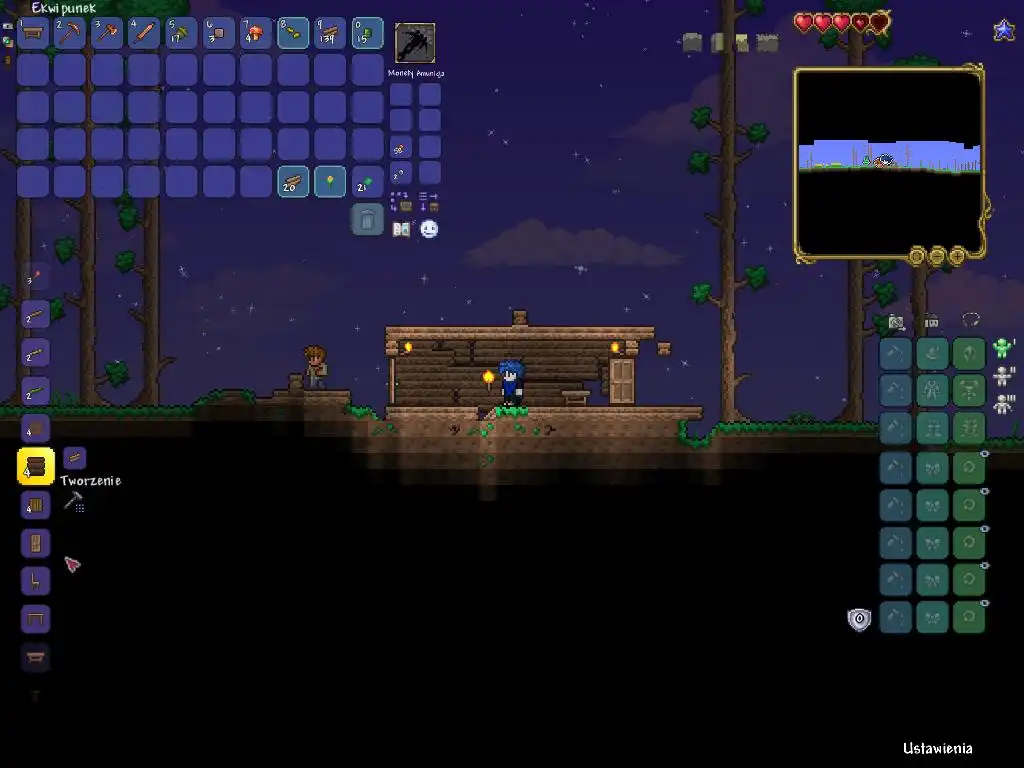Click the yellow daybloom flower inventory slot

(x=330, y=182)
